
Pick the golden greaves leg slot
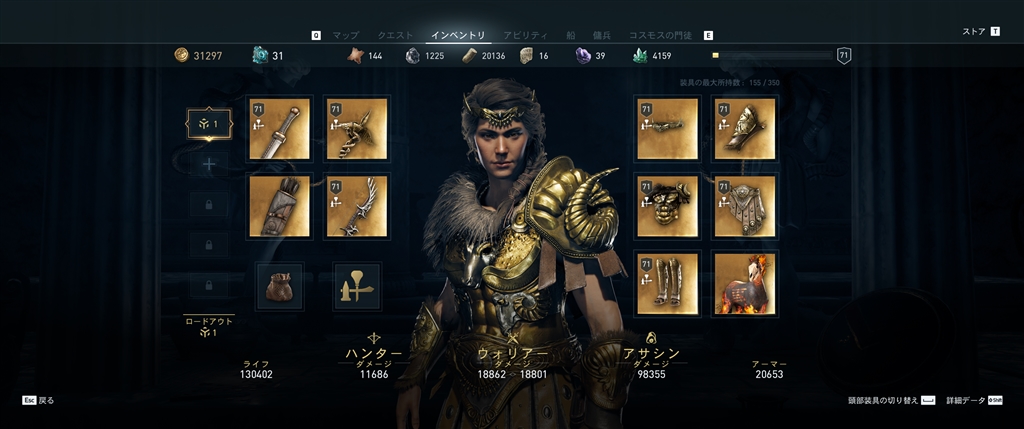pos(667,284)
